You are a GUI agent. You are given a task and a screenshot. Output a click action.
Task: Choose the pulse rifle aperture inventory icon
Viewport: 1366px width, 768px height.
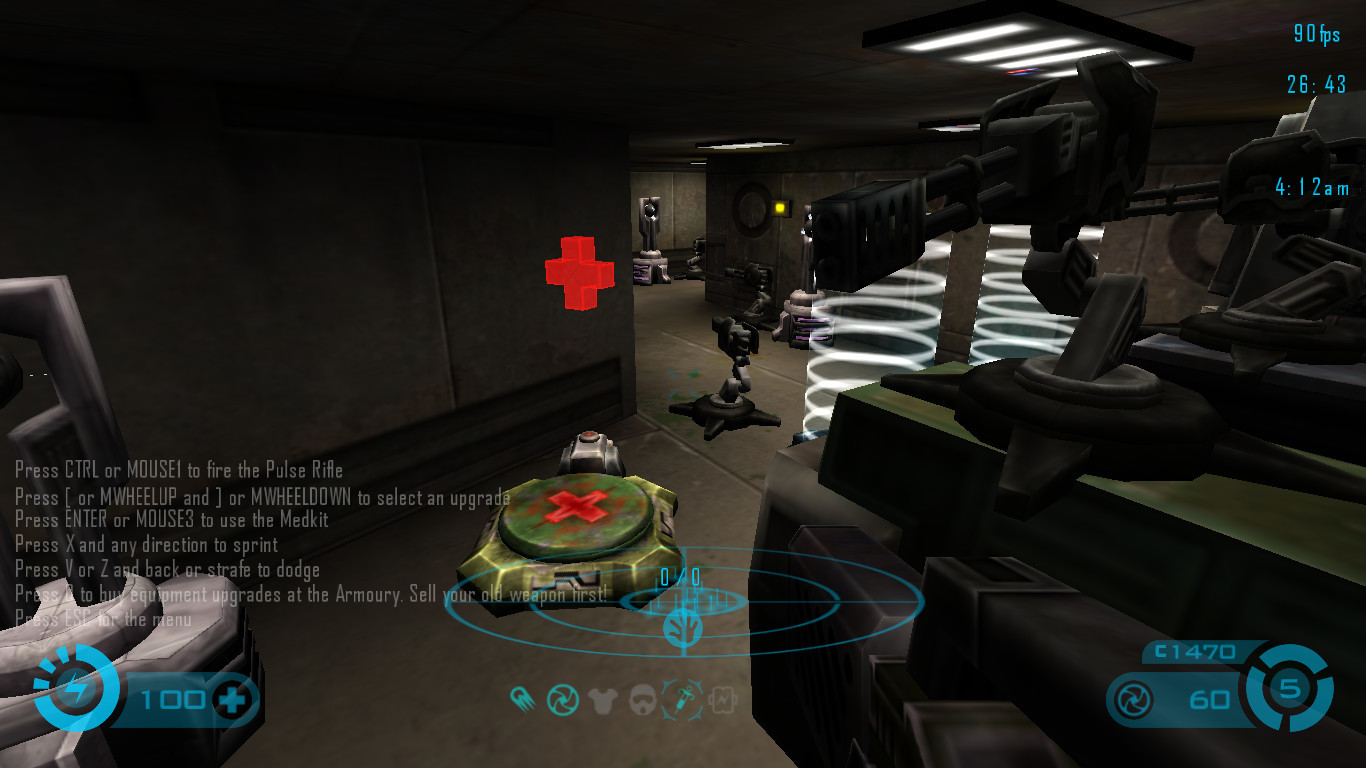[x=561, y=699]
